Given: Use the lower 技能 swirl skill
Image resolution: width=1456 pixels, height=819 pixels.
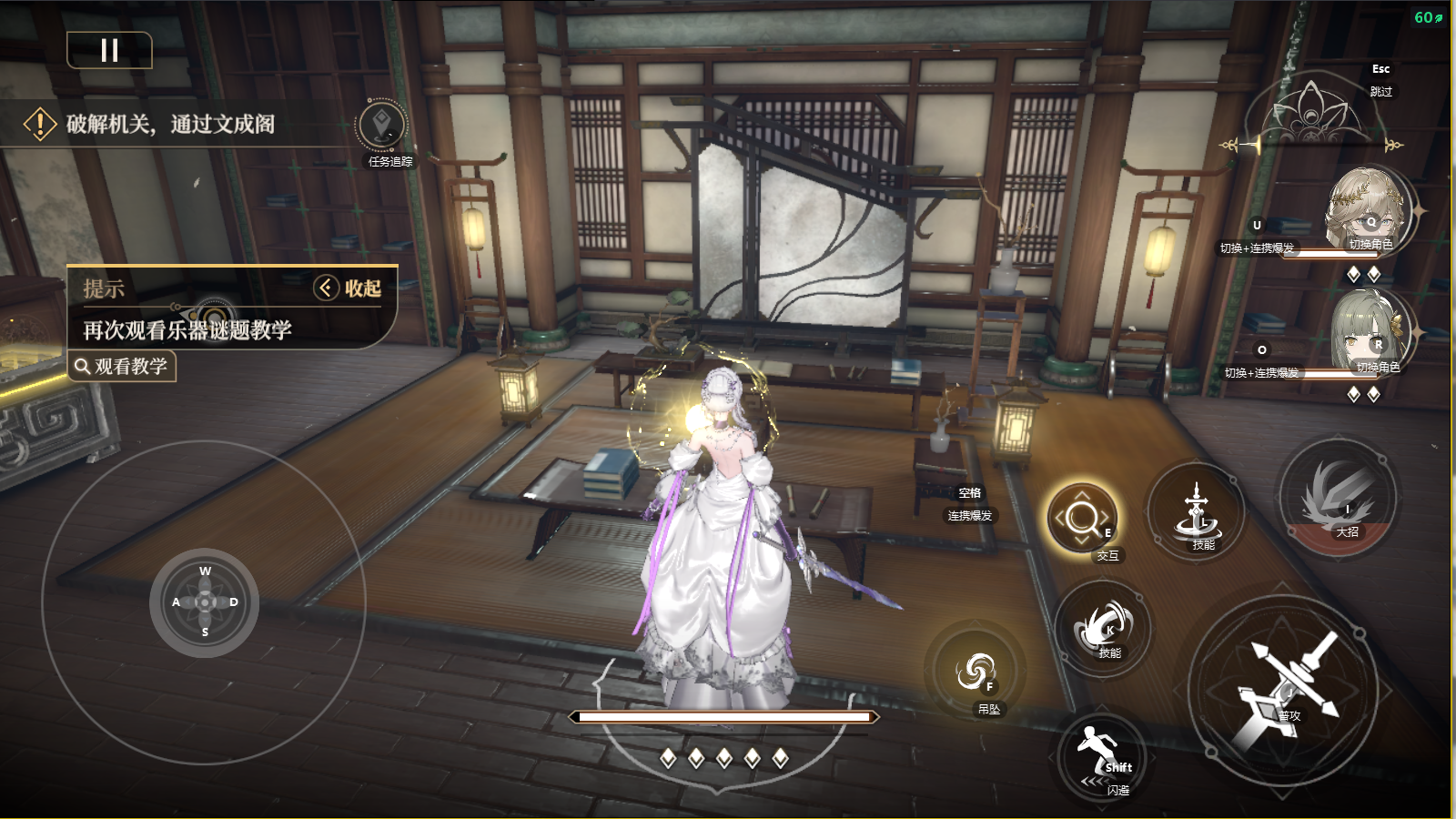Looking at the screenshot, I should coord(1104,628).
